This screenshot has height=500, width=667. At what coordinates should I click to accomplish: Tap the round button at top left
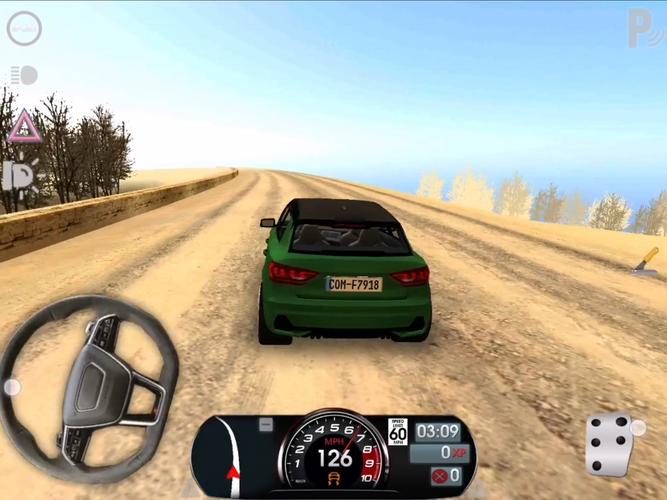coord(24,29)
